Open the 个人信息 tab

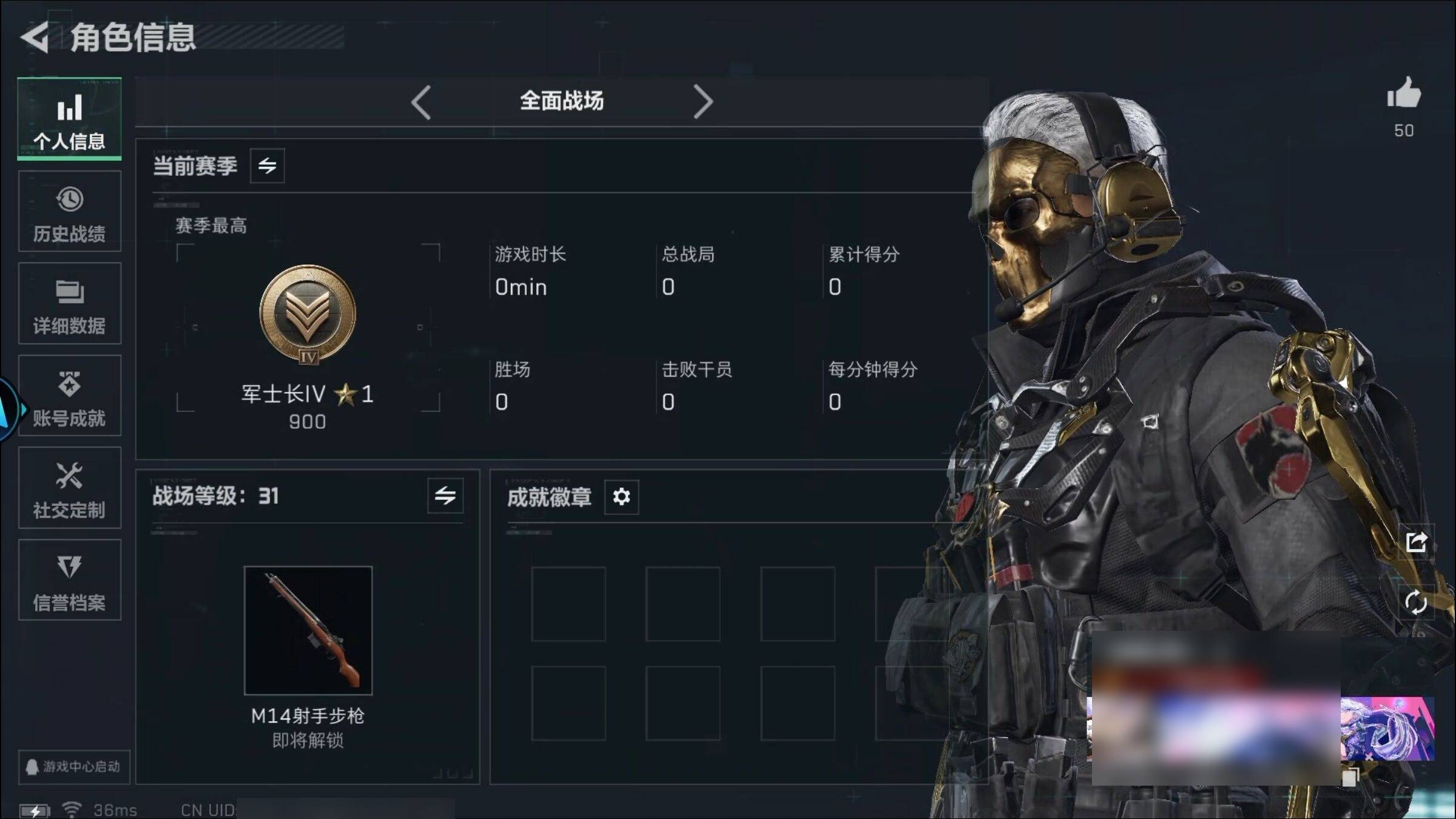(69, 120)
